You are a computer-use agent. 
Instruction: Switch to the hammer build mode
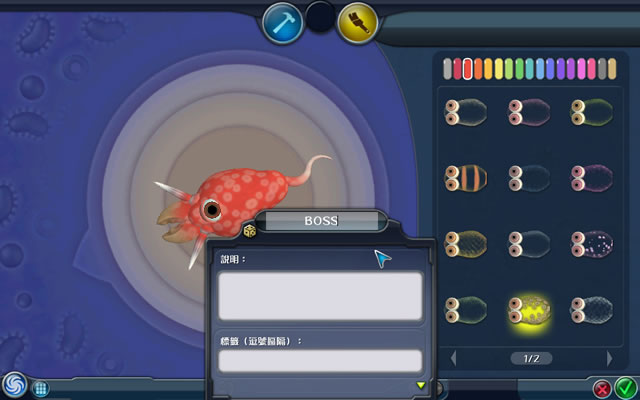(282, 23)
